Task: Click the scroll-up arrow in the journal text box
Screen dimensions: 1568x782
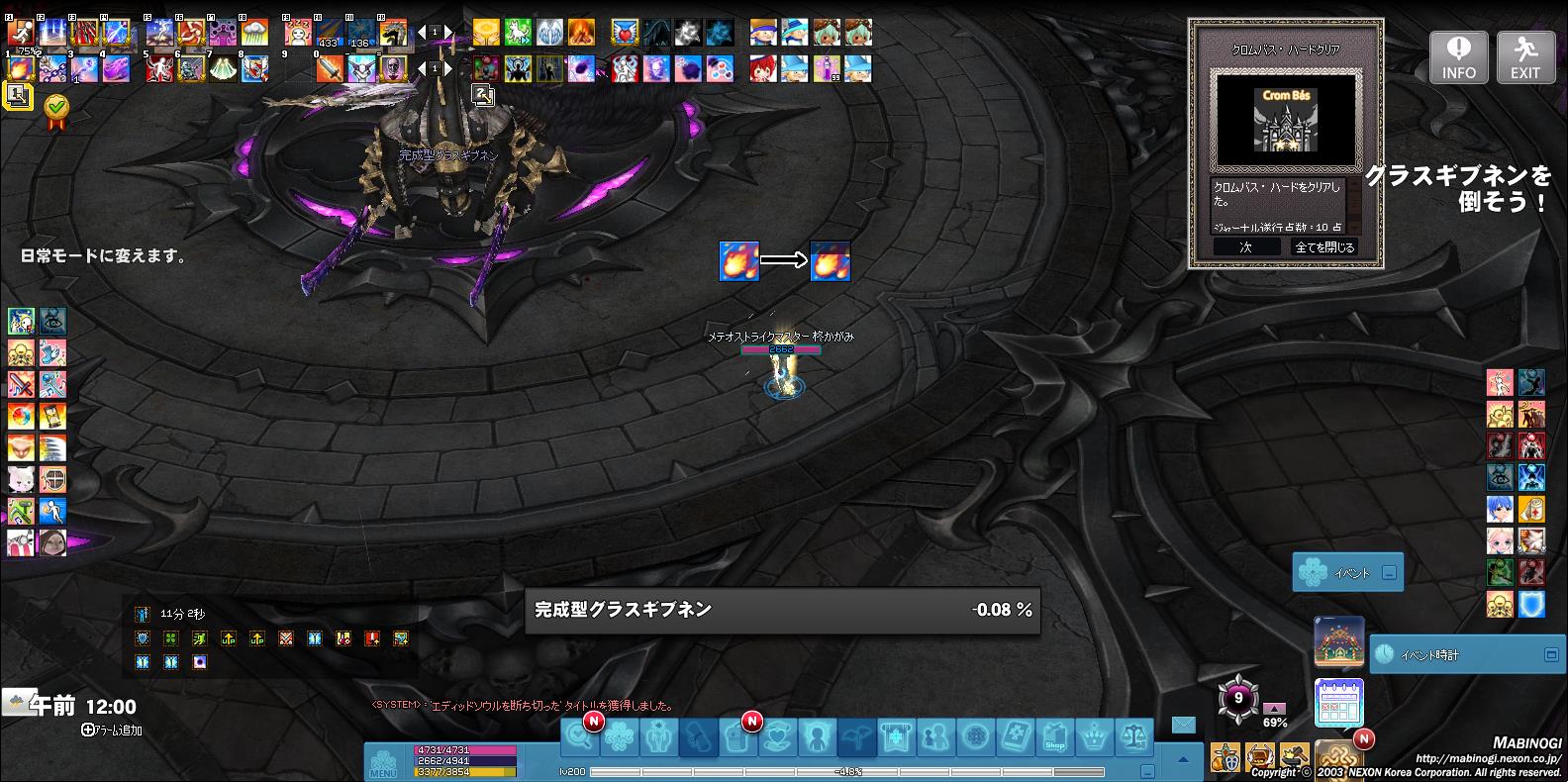Action: click(x=1354, y=184)
